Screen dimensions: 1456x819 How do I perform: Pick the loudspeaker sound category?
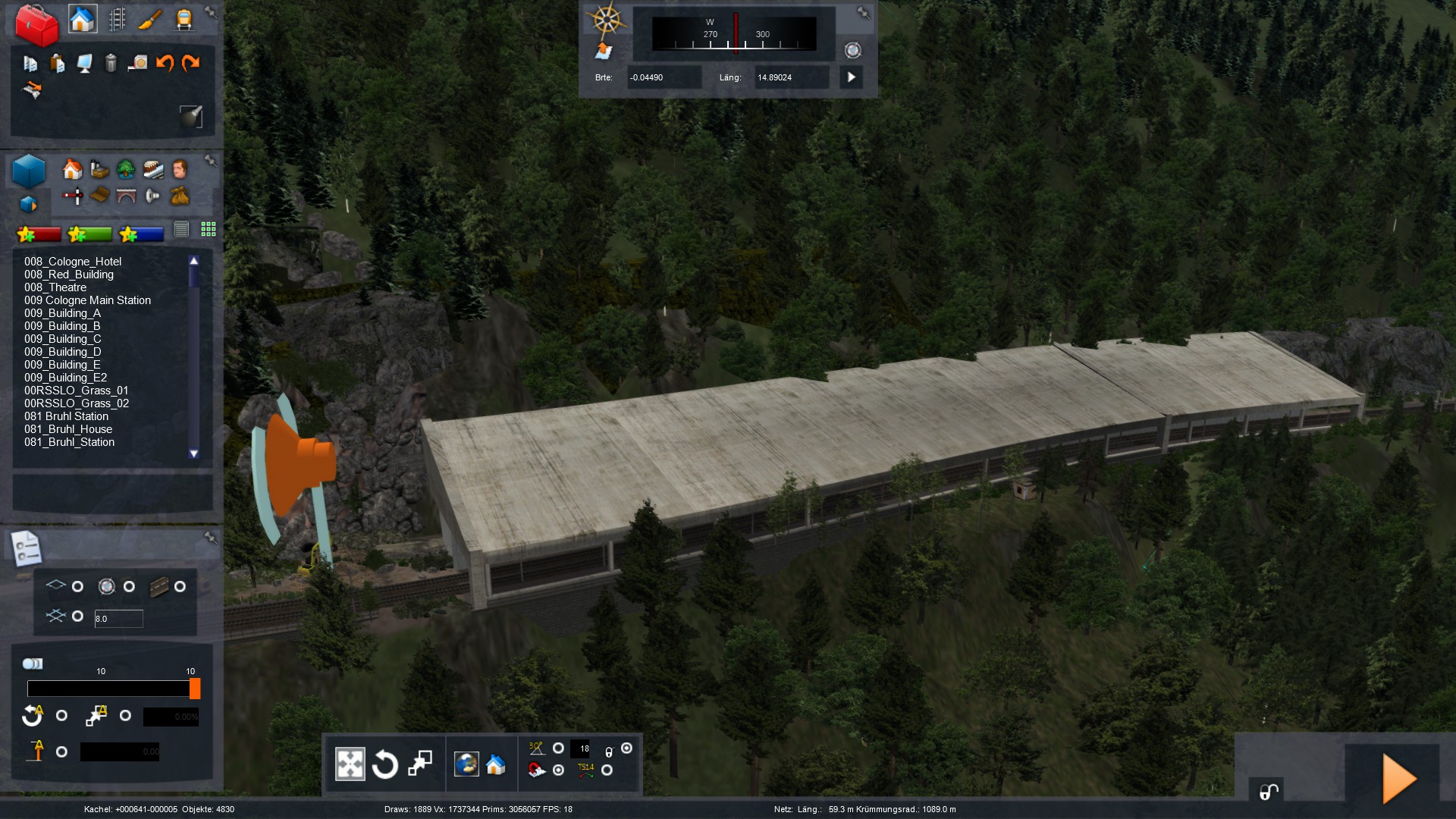152,196
